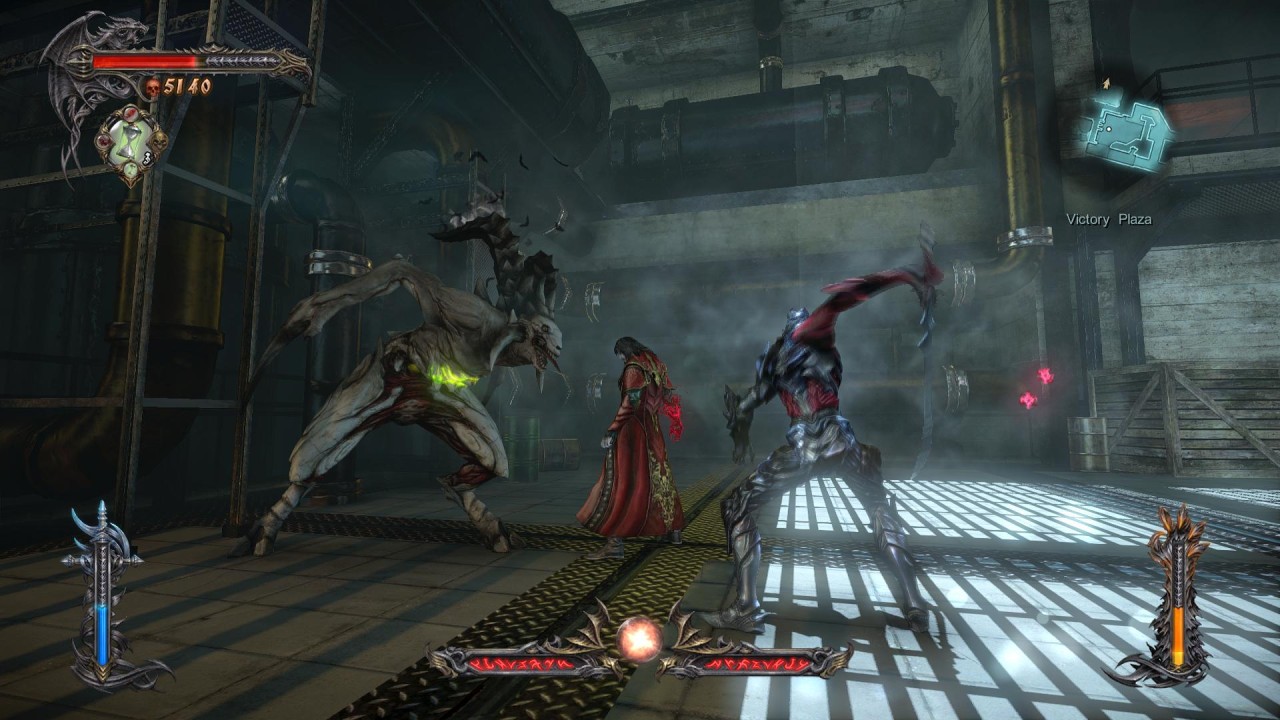Screen dimensions: 1280x720
Task: Click the Chaos Claws gauge icon
Action: [x=1177, y=597]
